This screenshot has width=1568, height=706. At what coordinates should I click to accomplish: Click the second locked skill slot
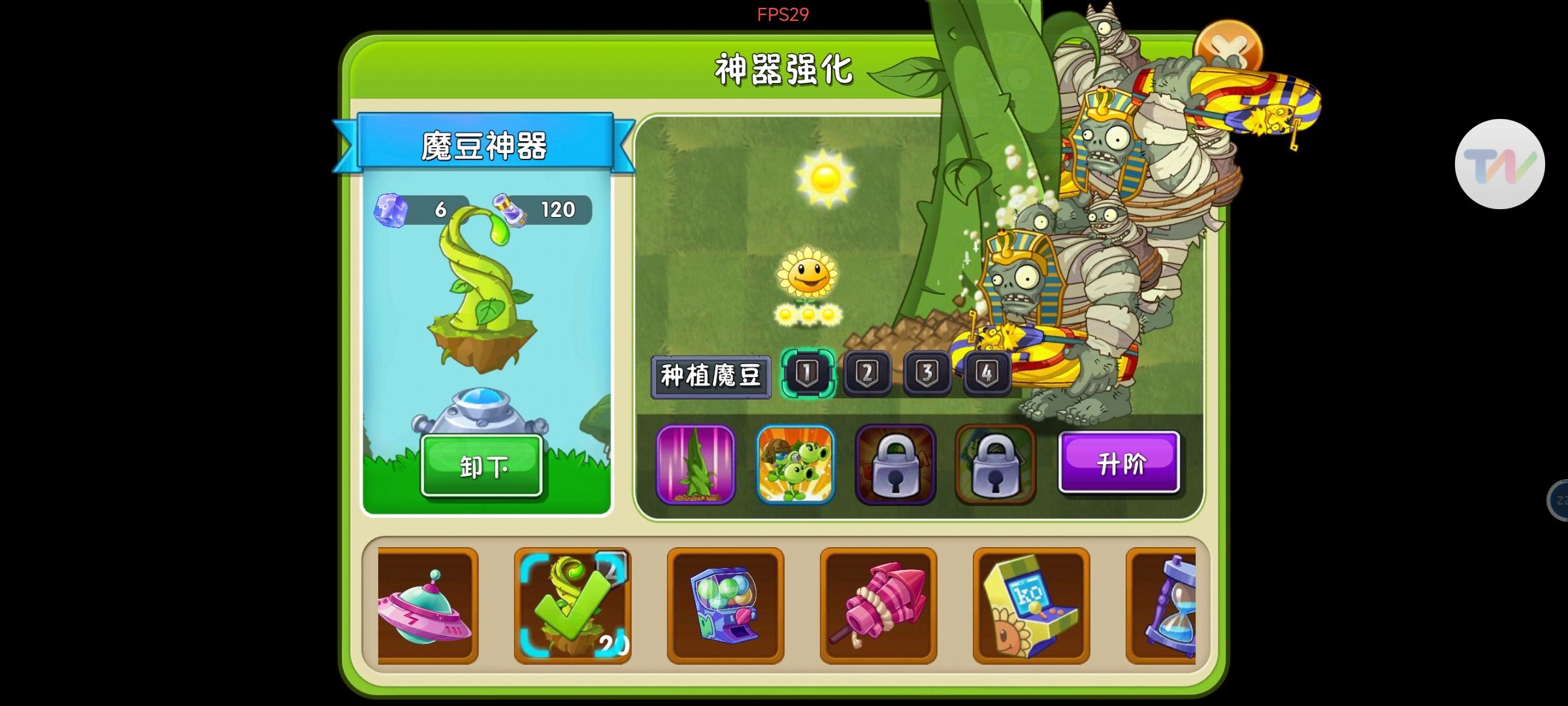[x=996, y=463]
